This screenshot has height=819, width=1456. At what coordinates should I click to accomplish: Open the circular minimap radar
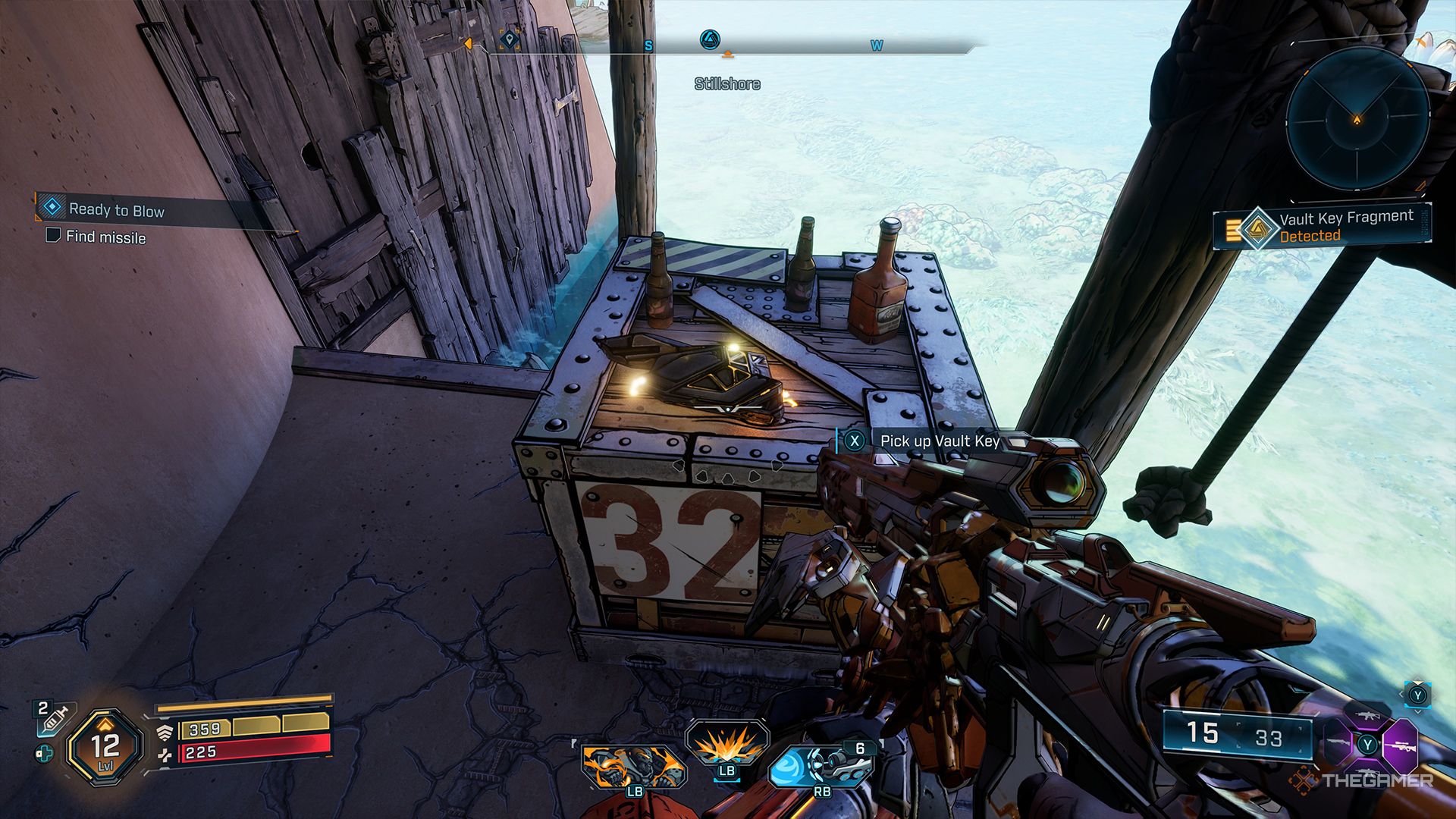click(x=1357, y=120)
